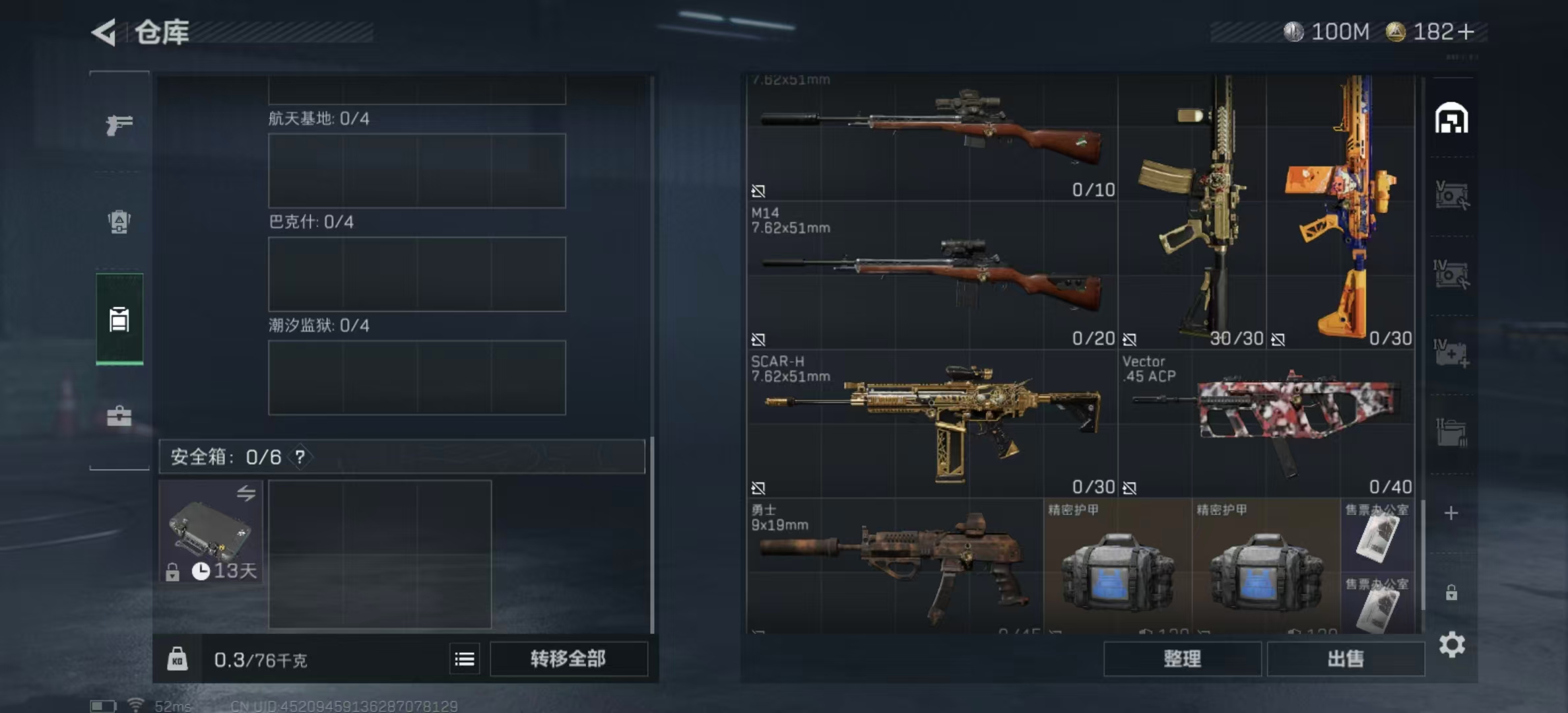
Task: Toggle the list view icon button
Action: (x=465, y=659)
